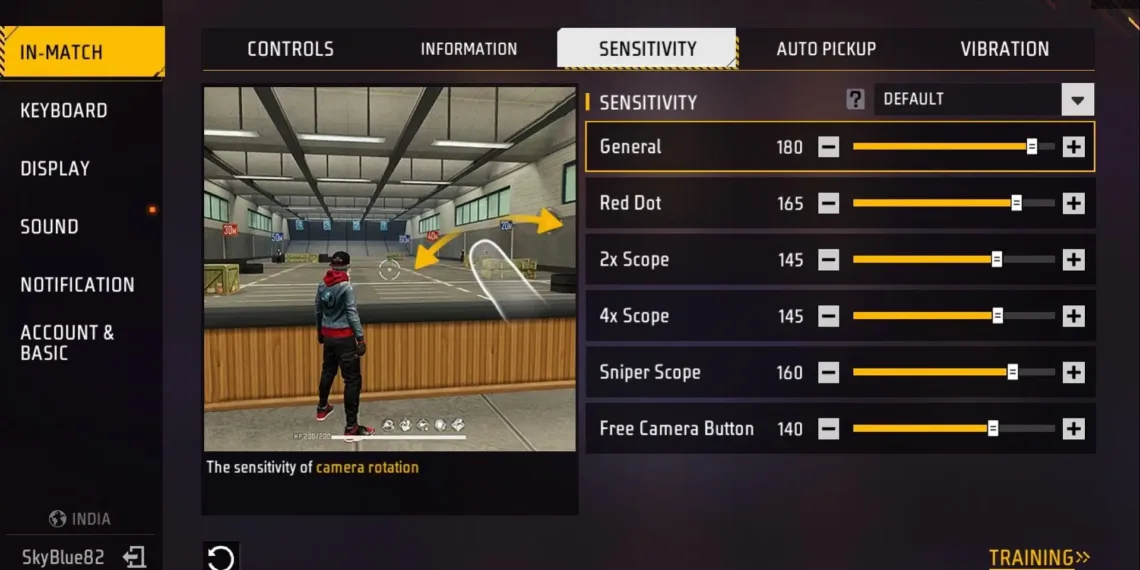Select the Display settings section
The width and height of the screenshot is (1140, 570).
tap(55, 168)
